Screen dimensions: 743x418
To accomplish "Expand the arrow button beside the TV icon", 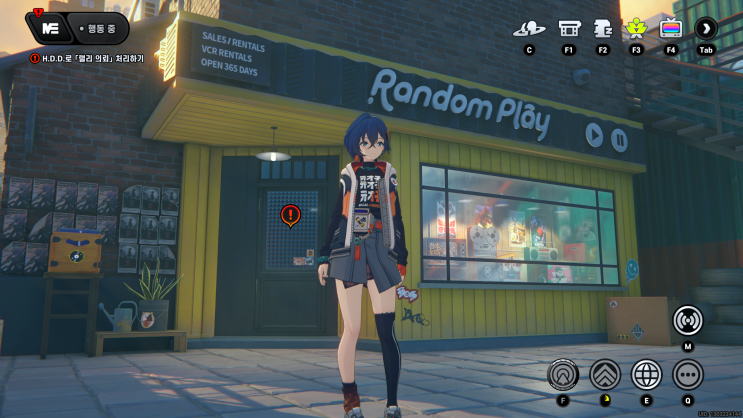I will point(706,28).
